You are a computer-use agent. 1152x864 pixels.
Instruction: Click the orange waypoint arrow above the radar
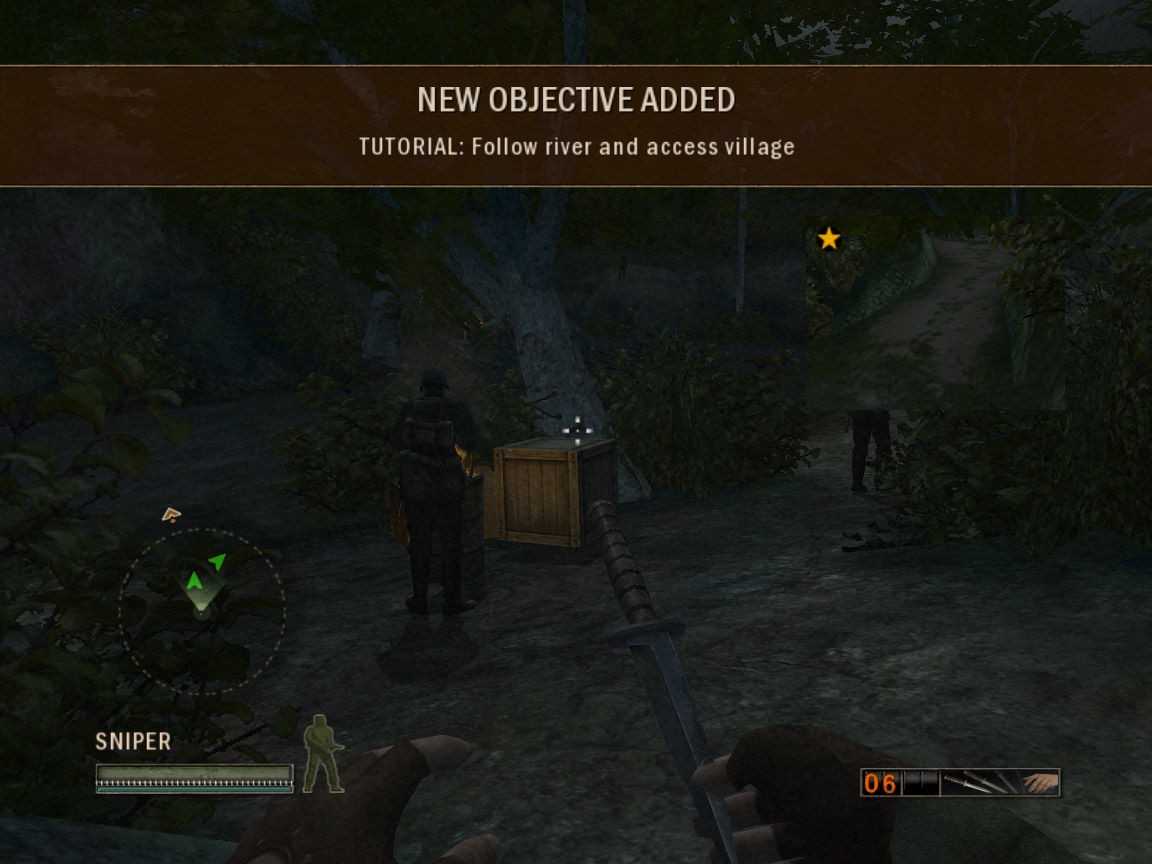171,515
